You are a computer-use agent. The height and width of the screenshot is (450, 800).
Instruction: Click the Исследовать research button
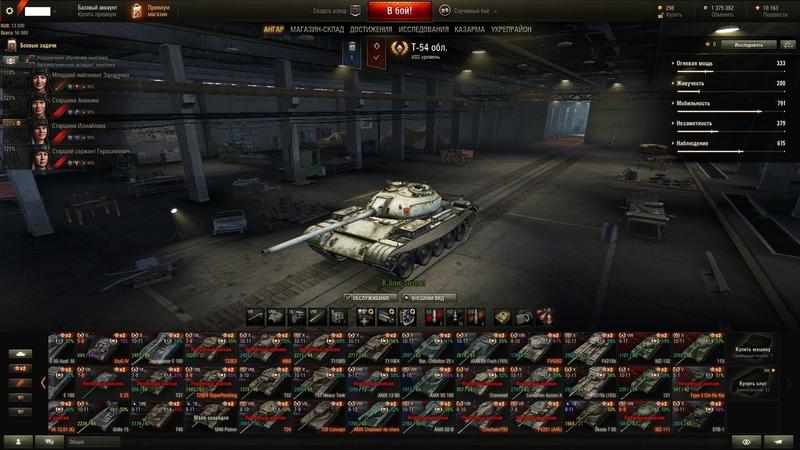(x=750, y=45)
